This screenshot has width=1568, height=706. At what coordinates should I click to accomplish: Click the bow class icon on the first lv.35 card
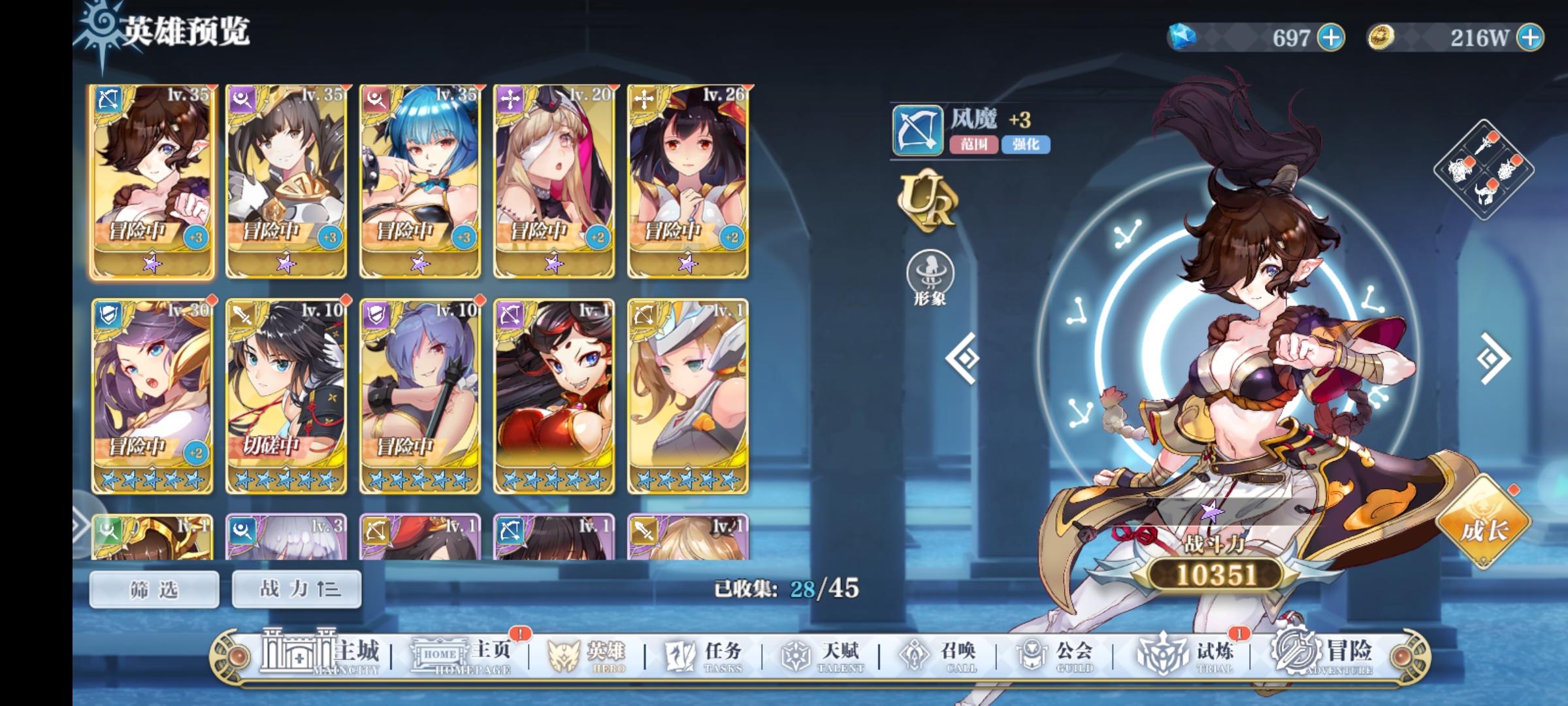point(110,99)
